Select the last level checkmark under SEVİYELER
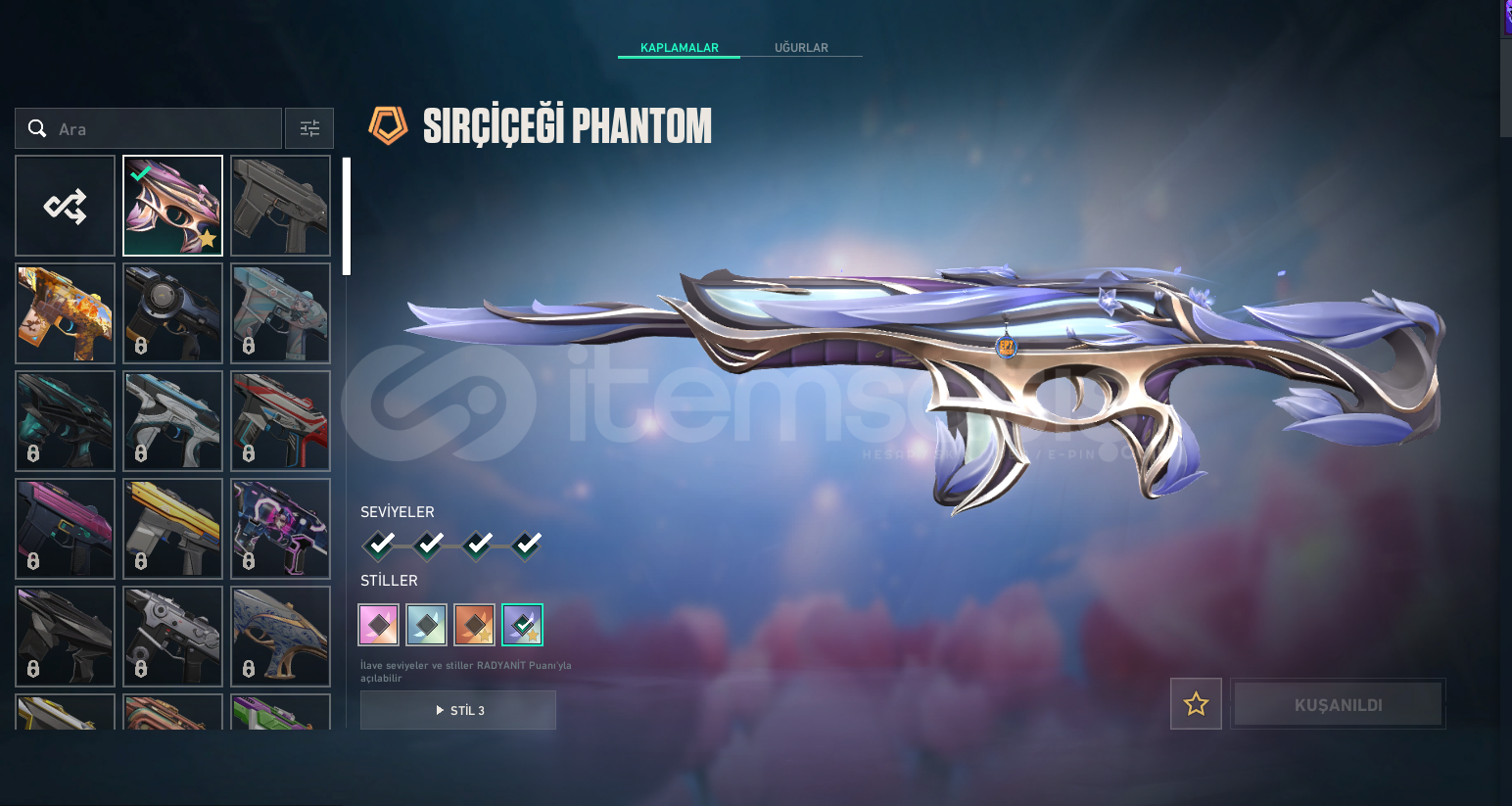This screenshot has height=806, width=1512. tap(527, 544)
